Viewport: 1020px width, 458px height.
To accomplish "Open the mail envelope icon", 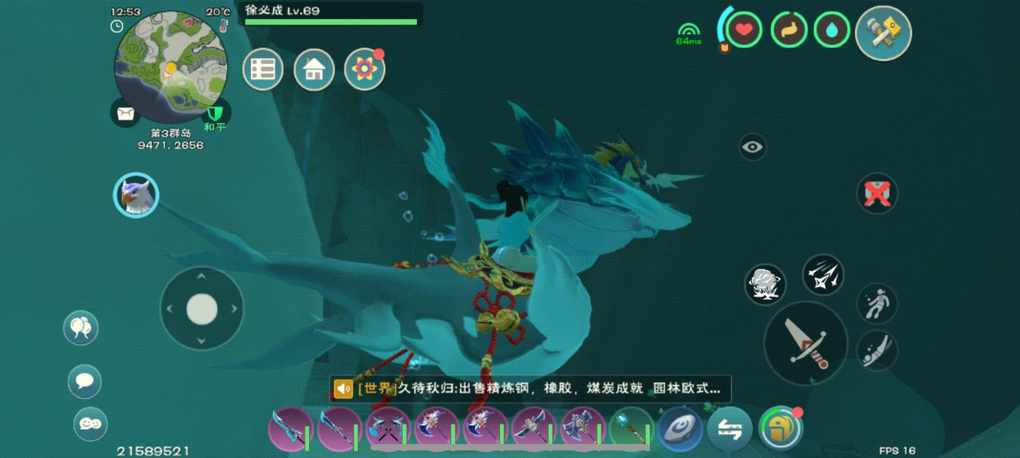I will coord(125,114).
